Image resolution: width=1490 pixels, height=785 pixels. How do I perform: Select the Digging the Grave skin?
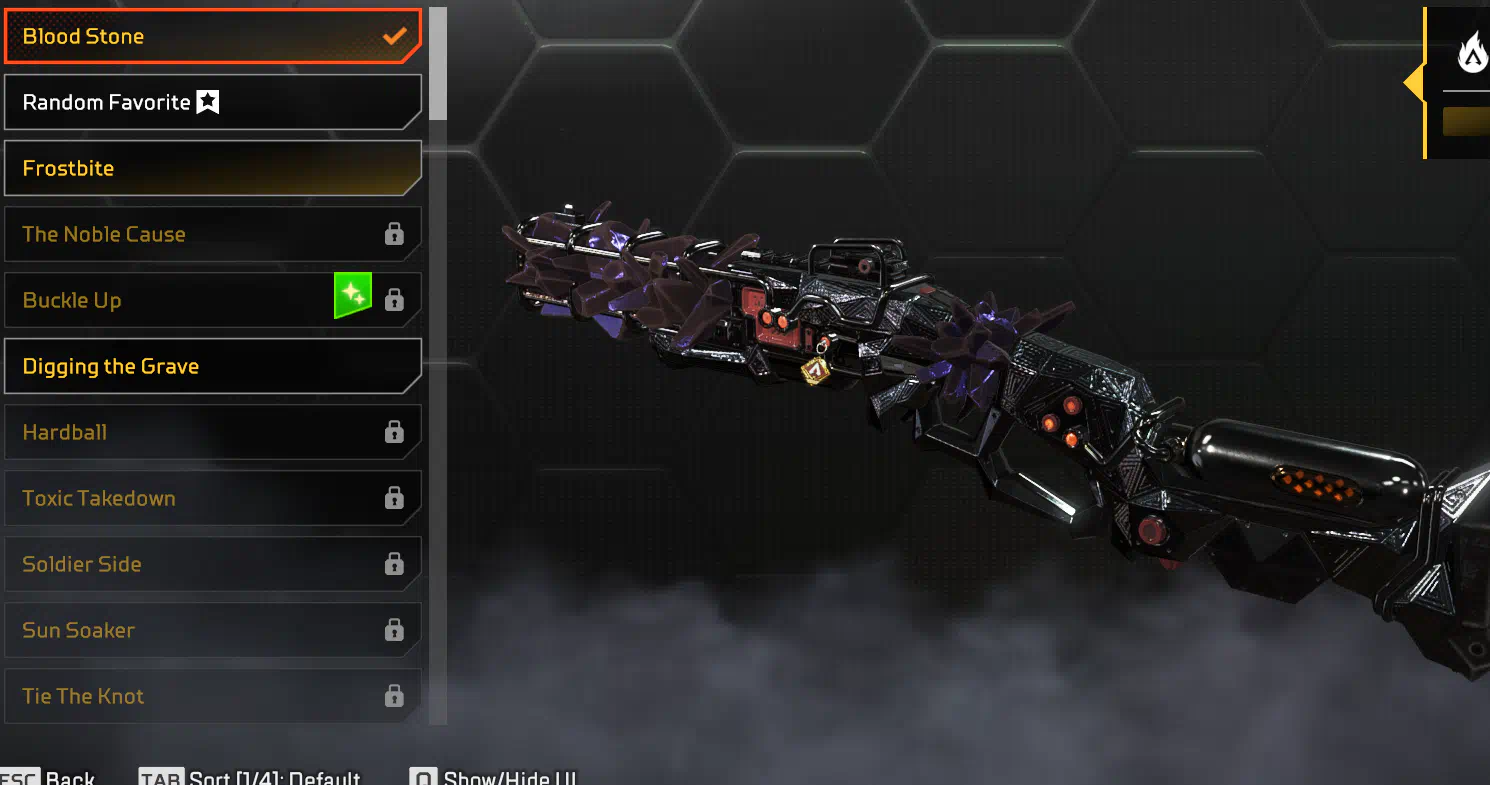coord(212,366)
